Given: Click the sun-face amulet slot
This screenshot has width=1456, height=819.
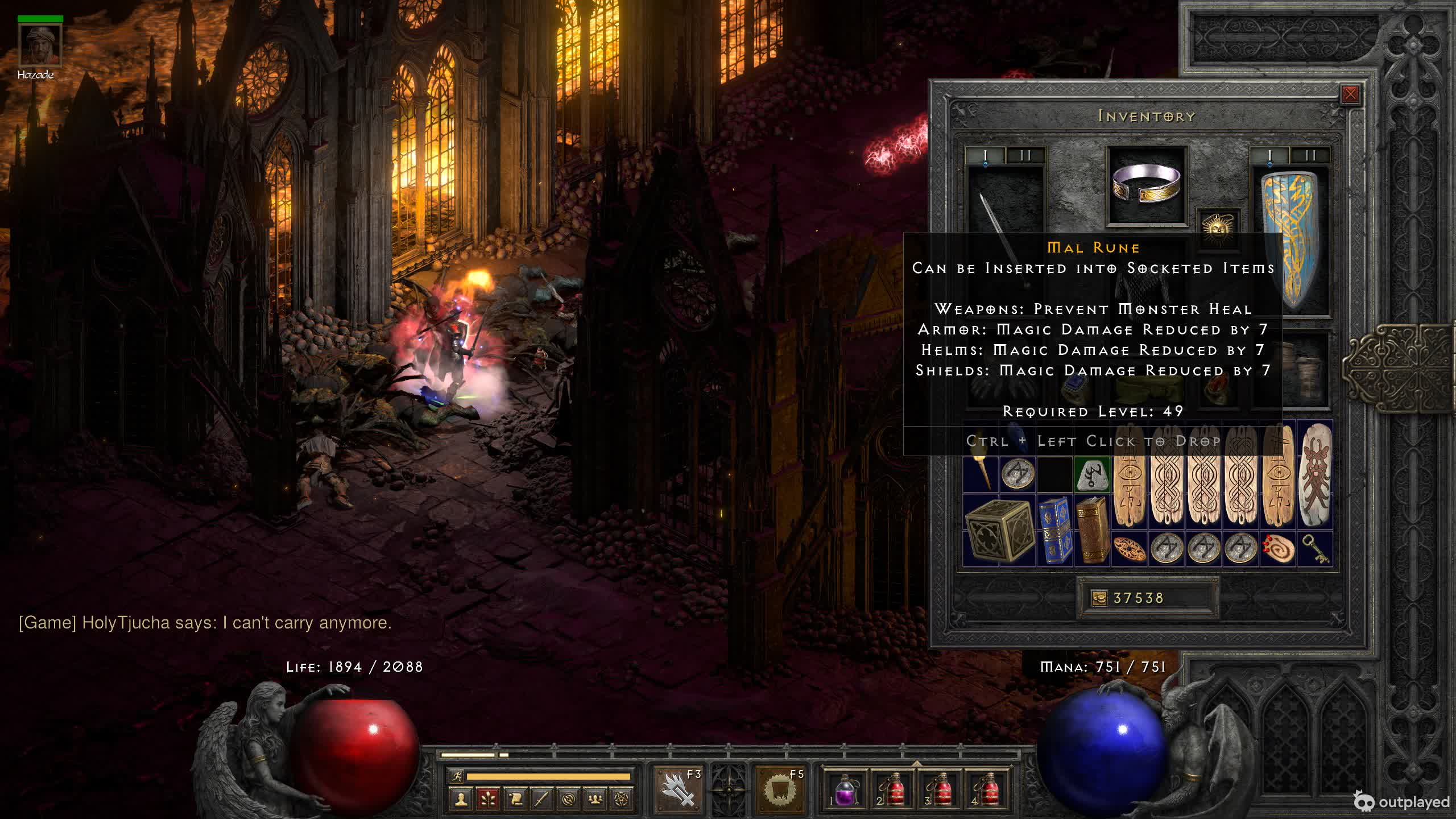Looking at the screenshot, I should click(x=1218, y=227).
